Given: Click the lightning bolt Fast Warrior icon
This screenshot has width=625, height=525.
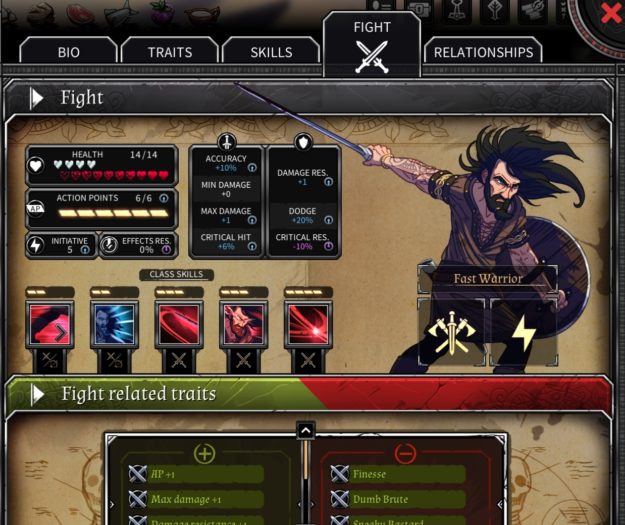Looking at the screenshot, I should click(x=521, y=332).
